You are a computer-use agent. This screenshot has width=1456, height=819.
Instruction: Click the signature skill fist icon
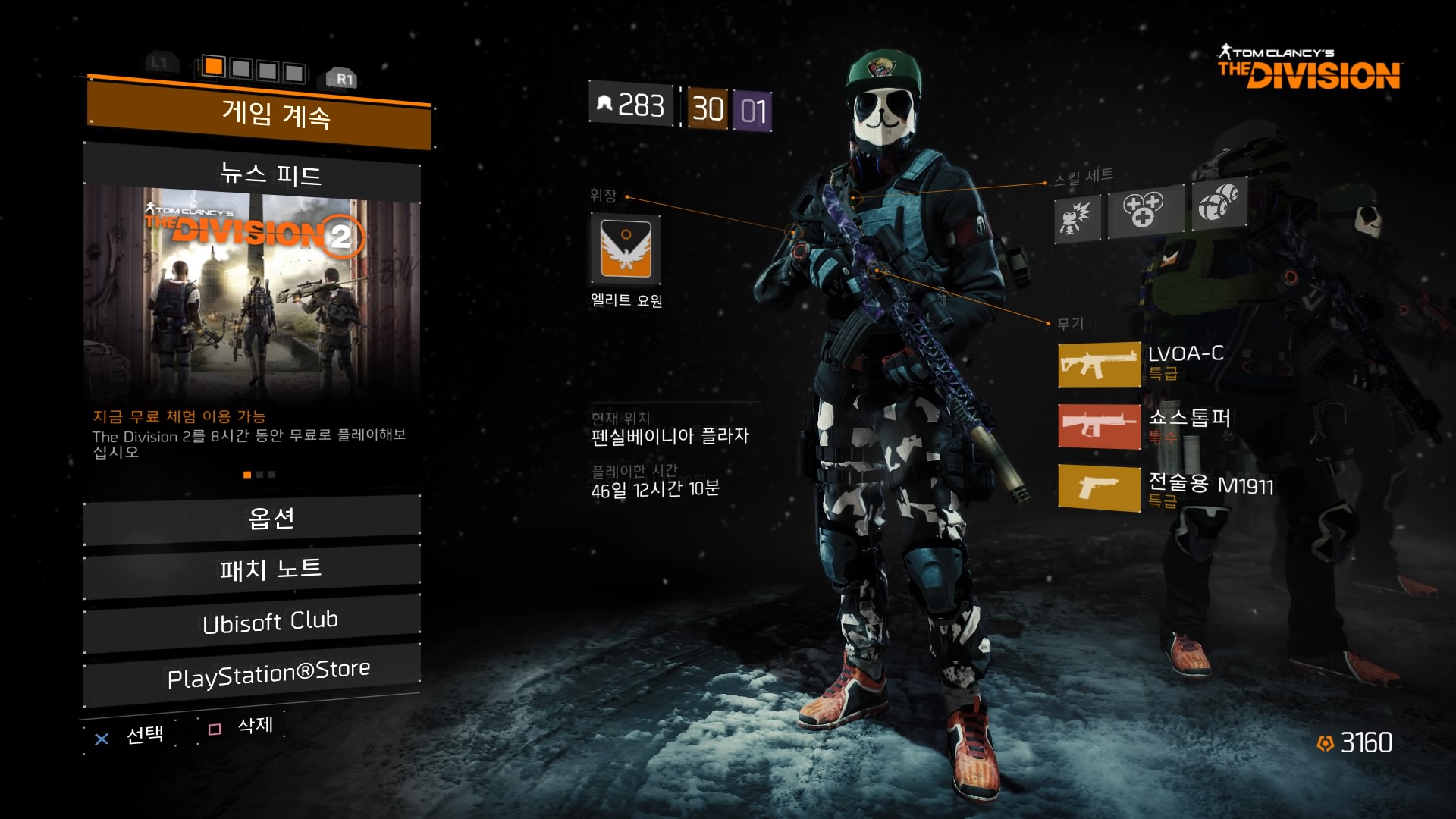coord(1218,202)
